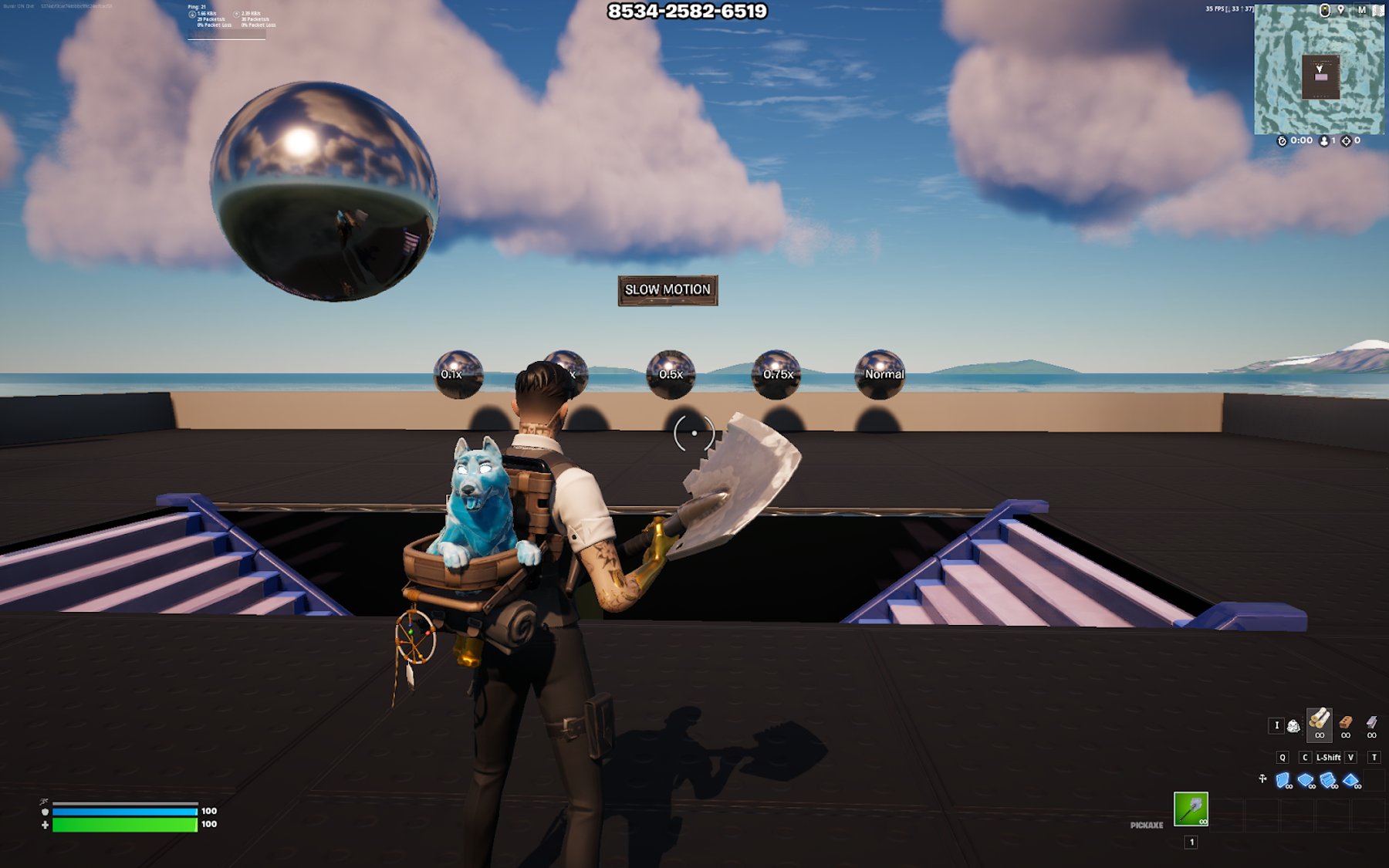Open the full map with the M button
1389x868 pixels.
(1361, 10)
